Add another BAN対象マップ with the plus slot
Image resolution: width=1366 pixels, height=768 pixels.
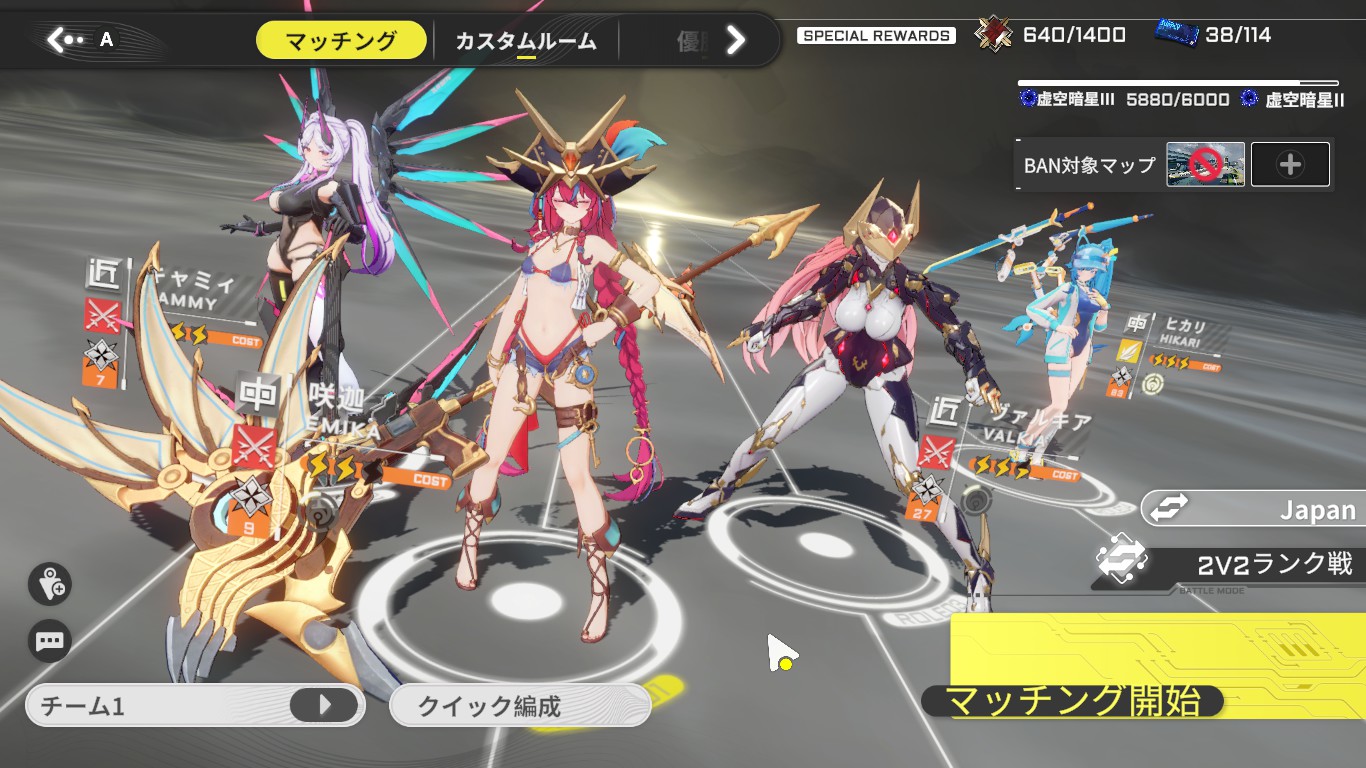(1290, 165)
